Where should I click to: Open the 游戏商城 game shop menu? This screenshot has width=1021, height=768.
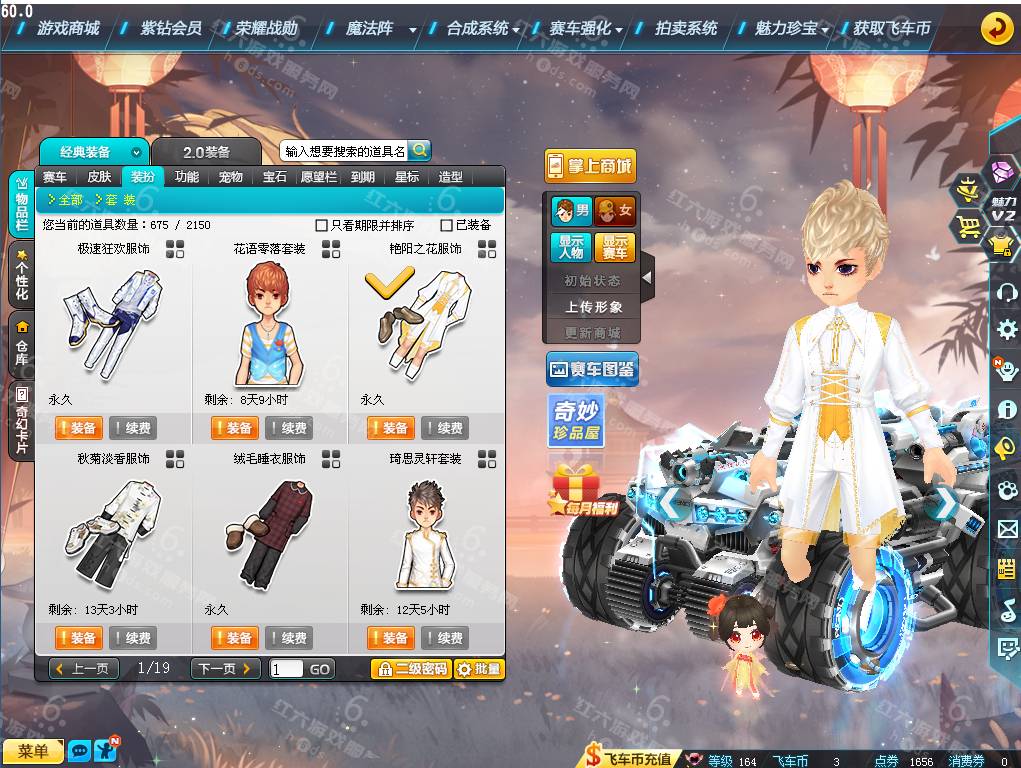tap(68, 29)
